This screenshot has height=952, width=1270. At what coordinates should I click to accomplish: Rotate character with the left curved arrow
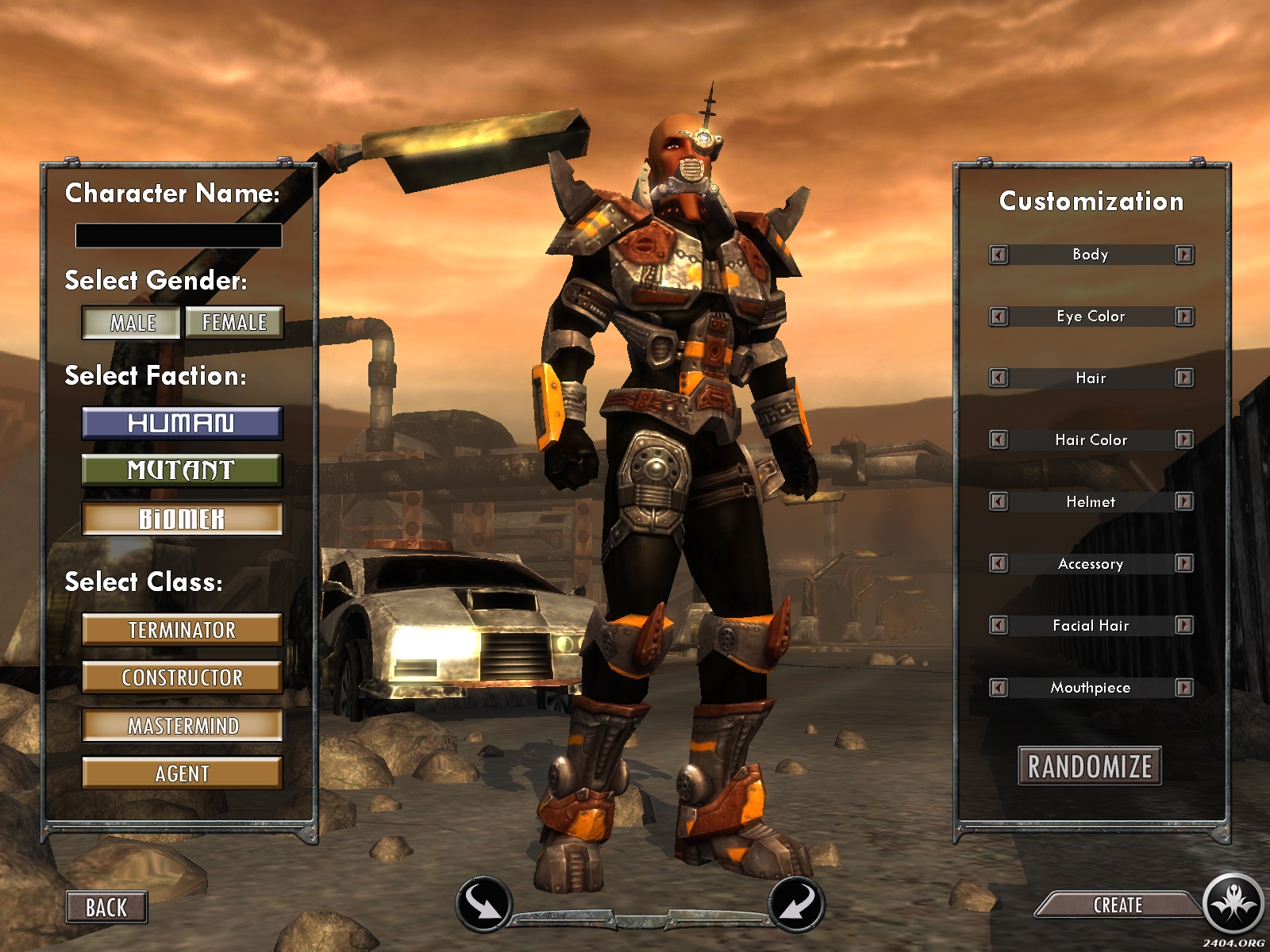coord(483,903)
